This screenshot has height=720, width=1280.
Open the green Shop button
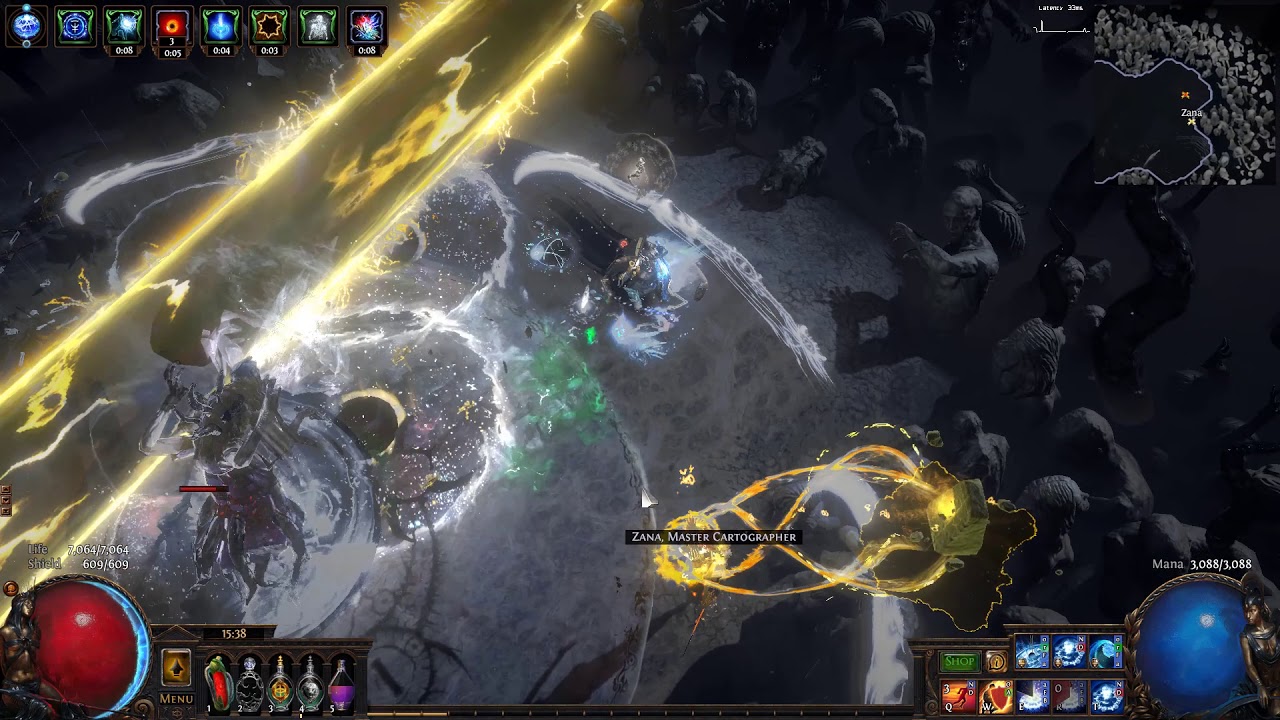pyautogui.click(x=959, y=661)
